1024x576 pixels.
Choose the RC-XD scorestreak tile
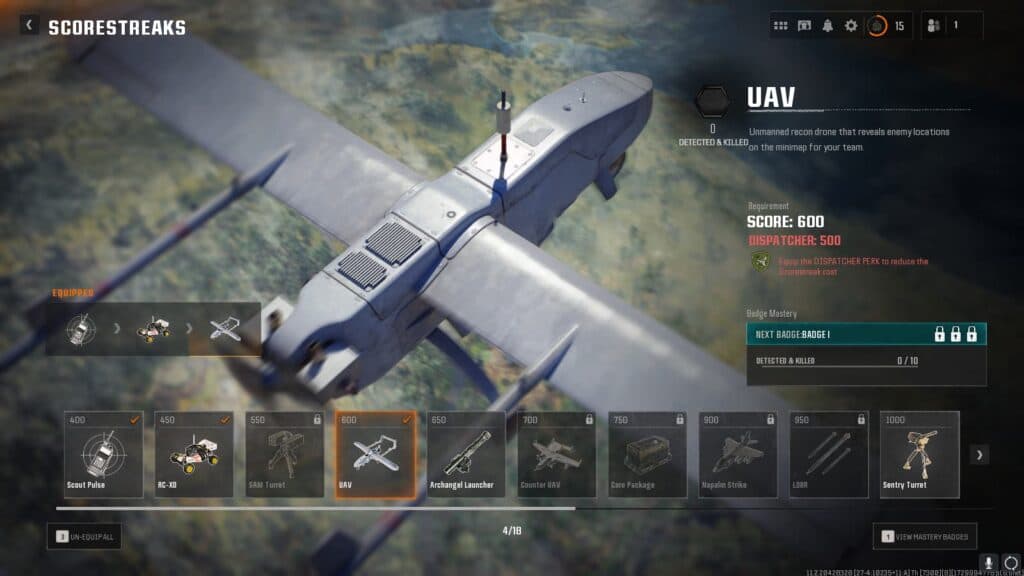click(194, 454)
